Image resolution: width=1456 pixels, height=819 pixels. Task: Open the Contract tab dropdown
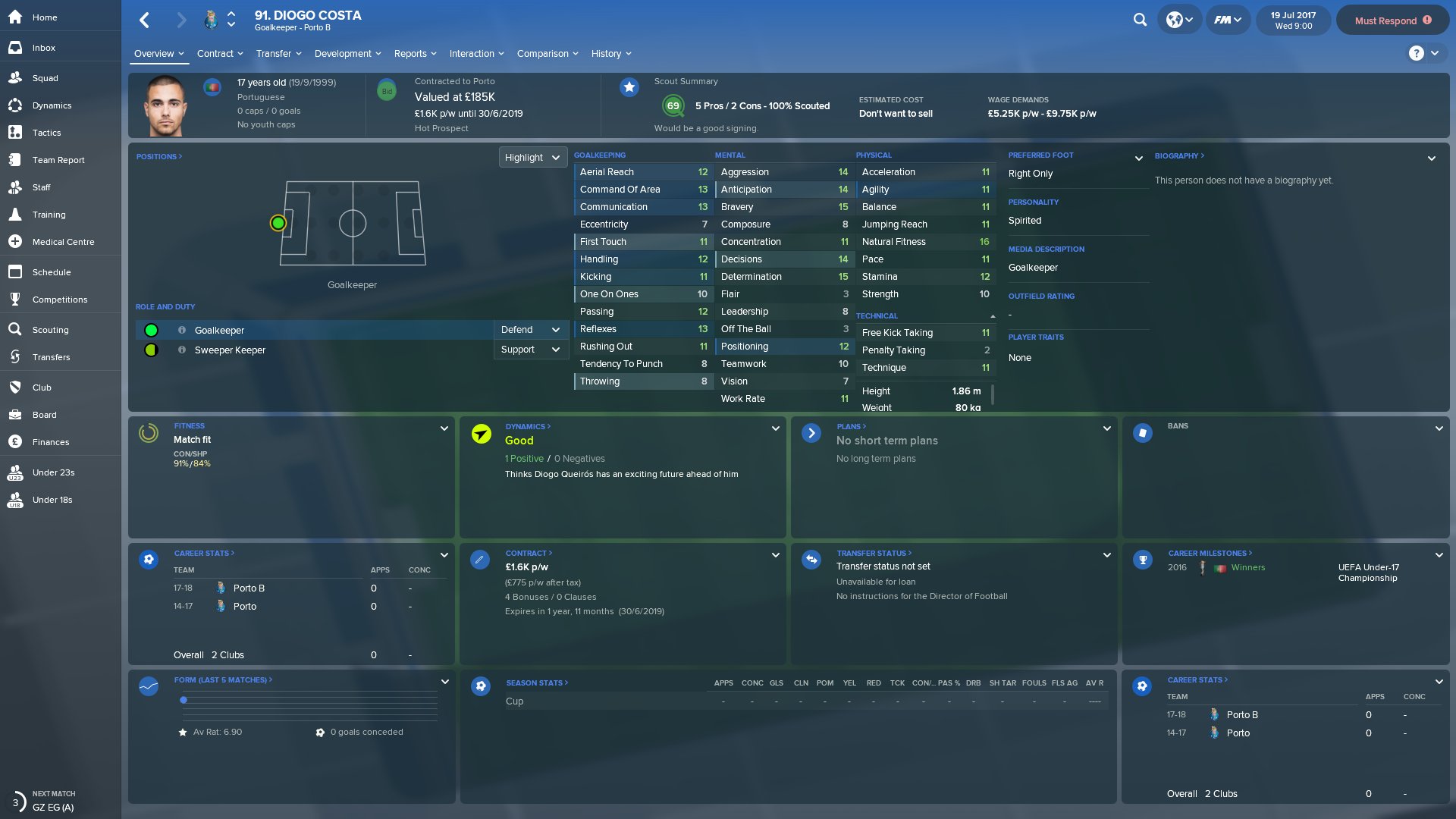pyautogui.click(x=220, y=54)
